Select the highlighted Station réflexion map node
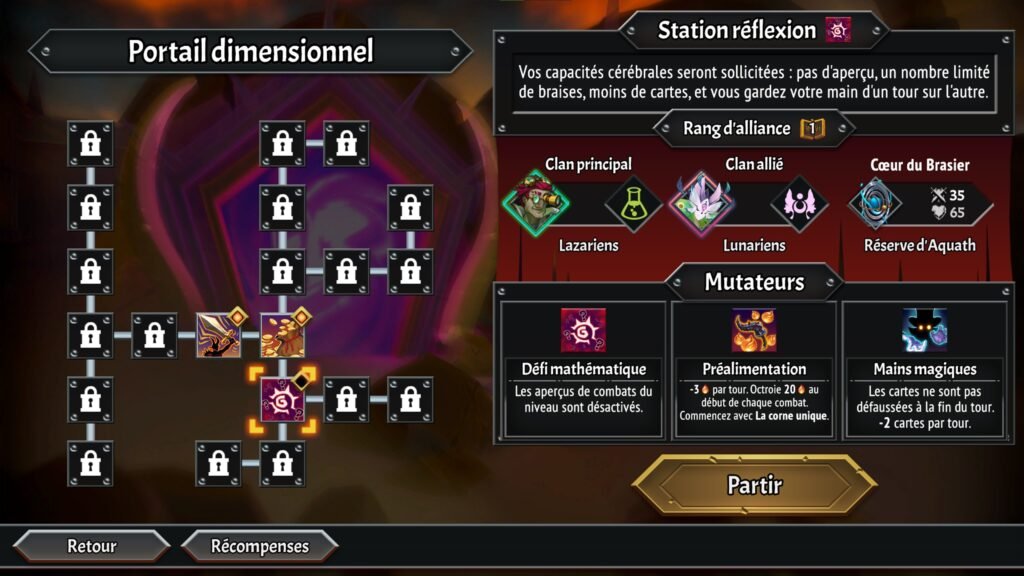 point(282,400)
